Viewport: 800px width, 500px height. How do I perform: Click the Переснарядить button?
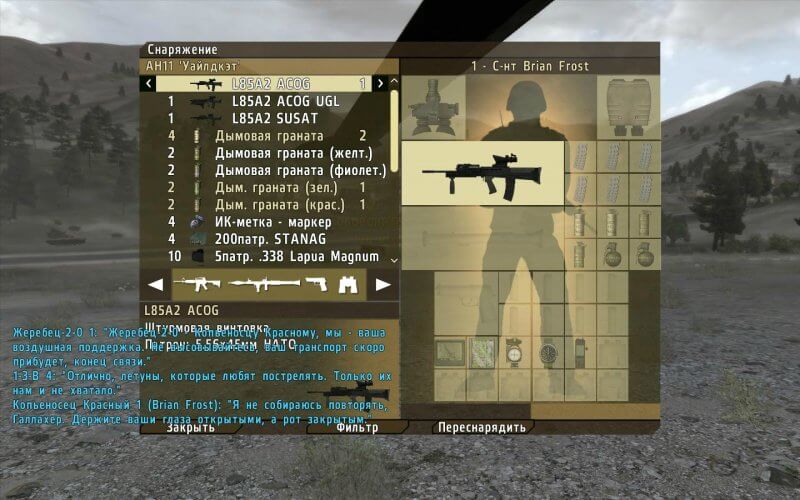coord(483,427)
